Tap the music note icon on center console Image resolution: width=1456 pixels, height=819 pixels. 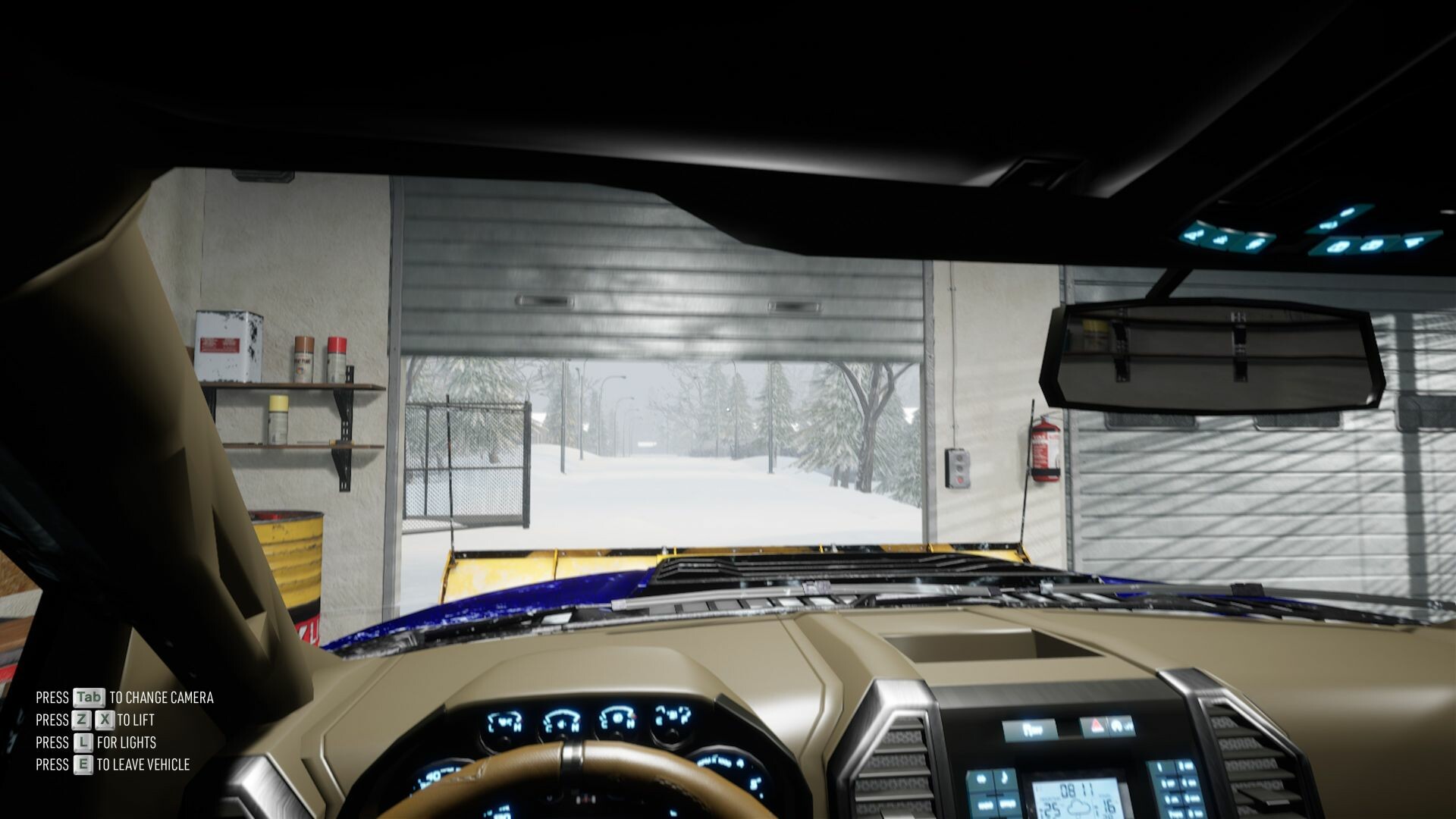coord(1003,778)
